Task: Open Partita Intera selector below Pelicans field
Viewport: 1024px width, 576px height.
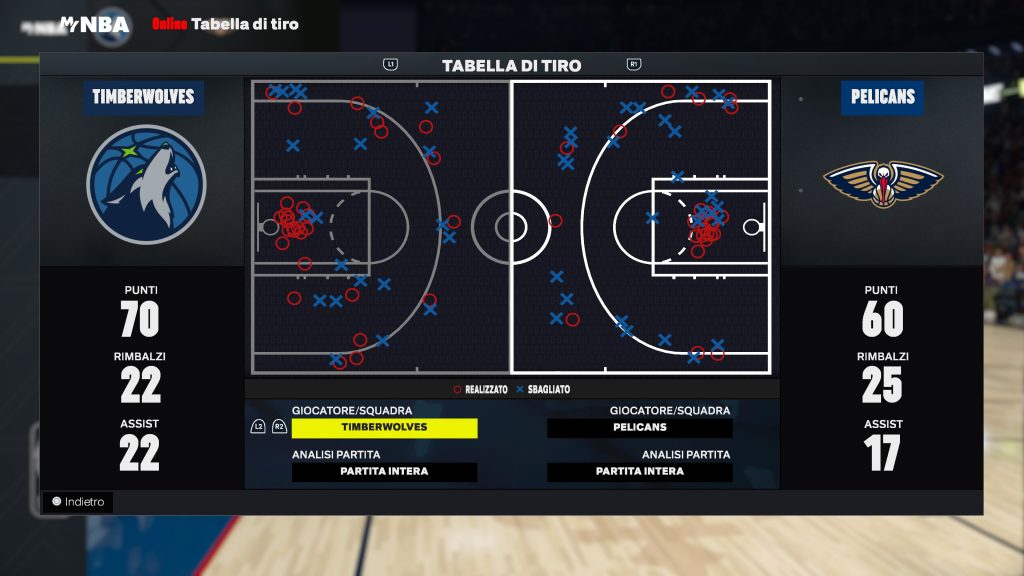Action: coord(639,472)
